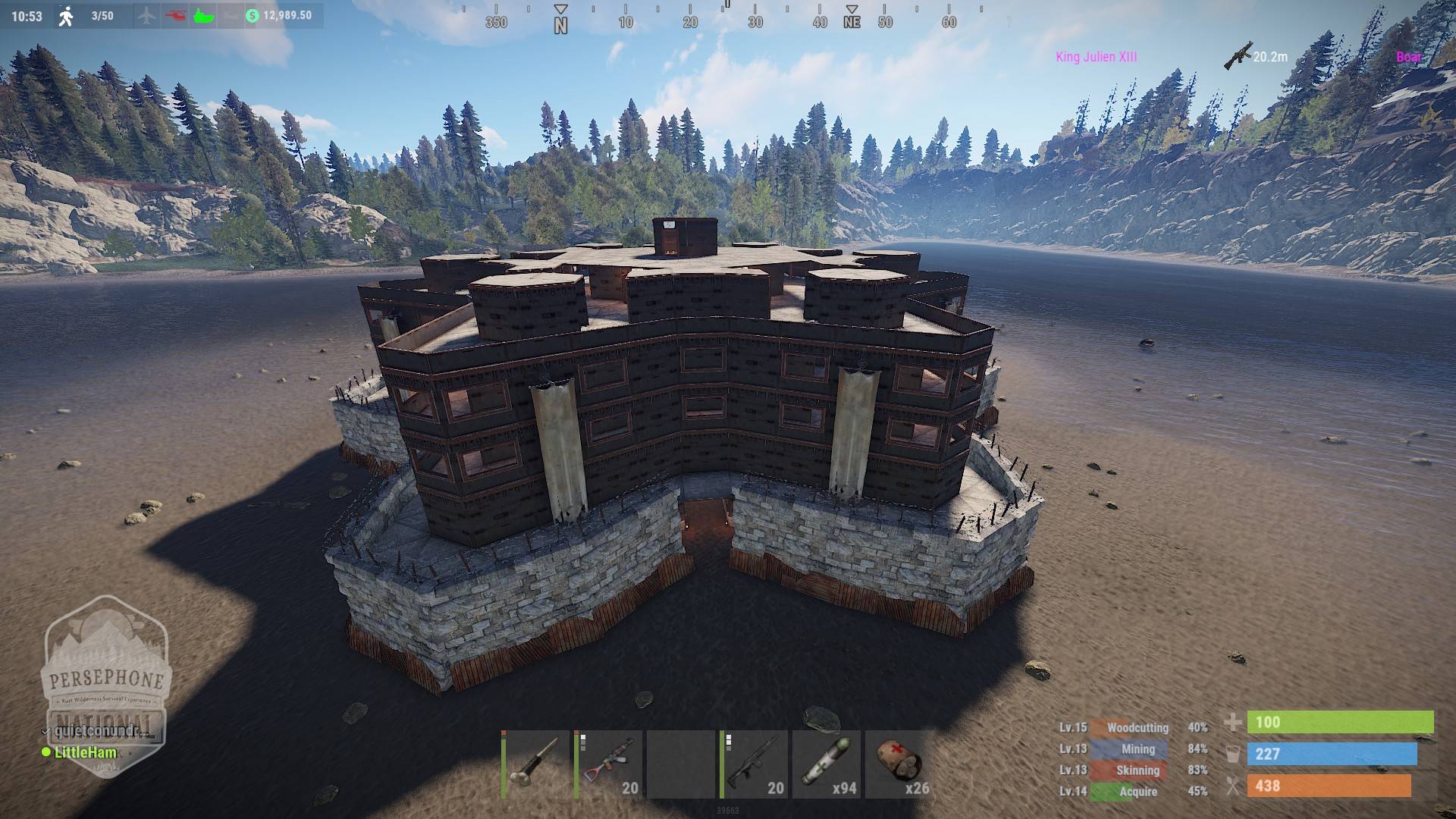Click the King Julien XIII name tag

(1096, 57)
